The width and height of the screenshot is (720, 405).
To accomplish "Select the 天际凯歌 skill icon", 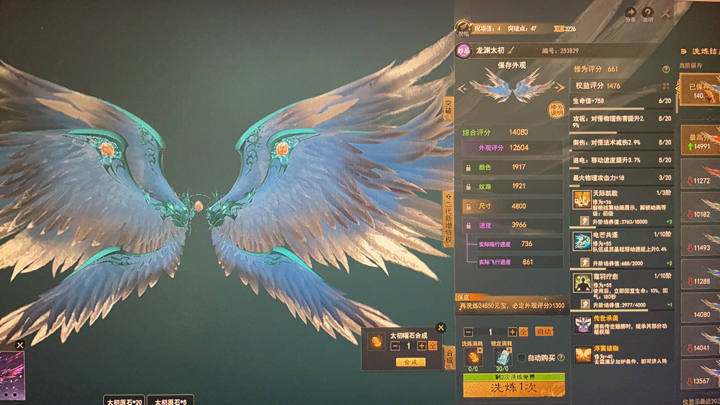I will [581, 200].
